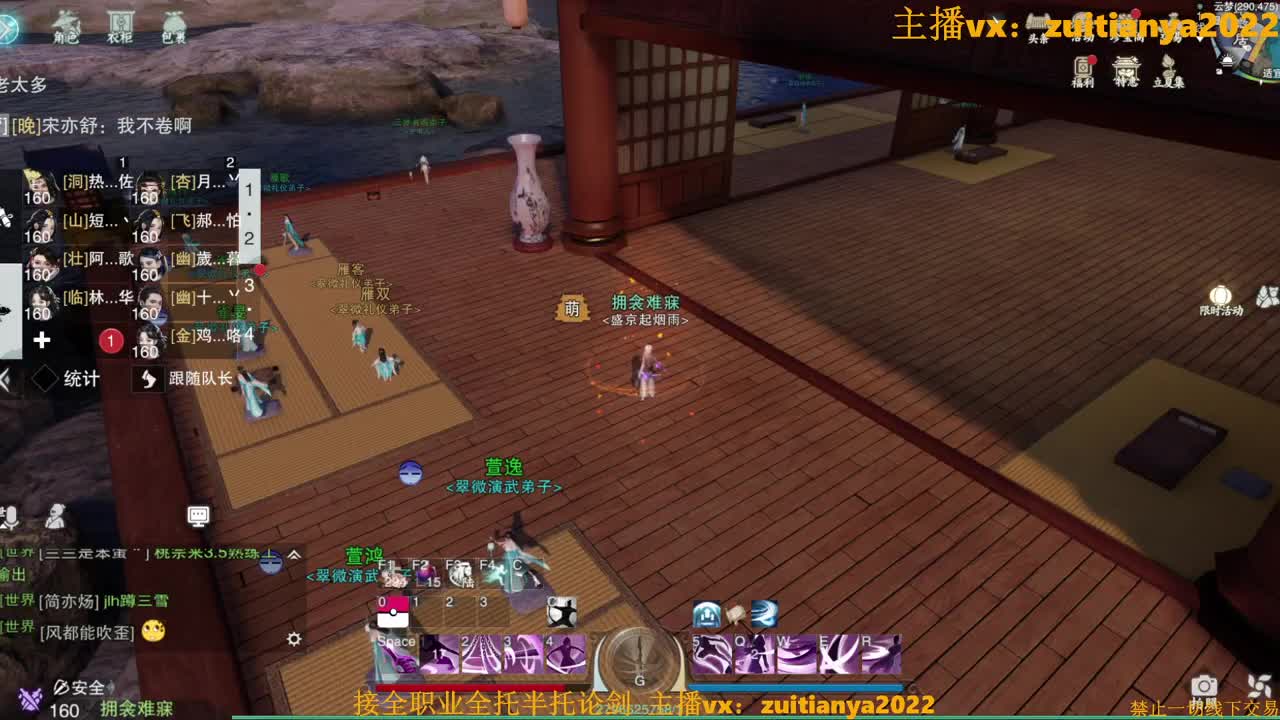Toggle the voice chat microphone icon
The height and width of the screenshot is (720, 1280).
(x=12, y=516)
